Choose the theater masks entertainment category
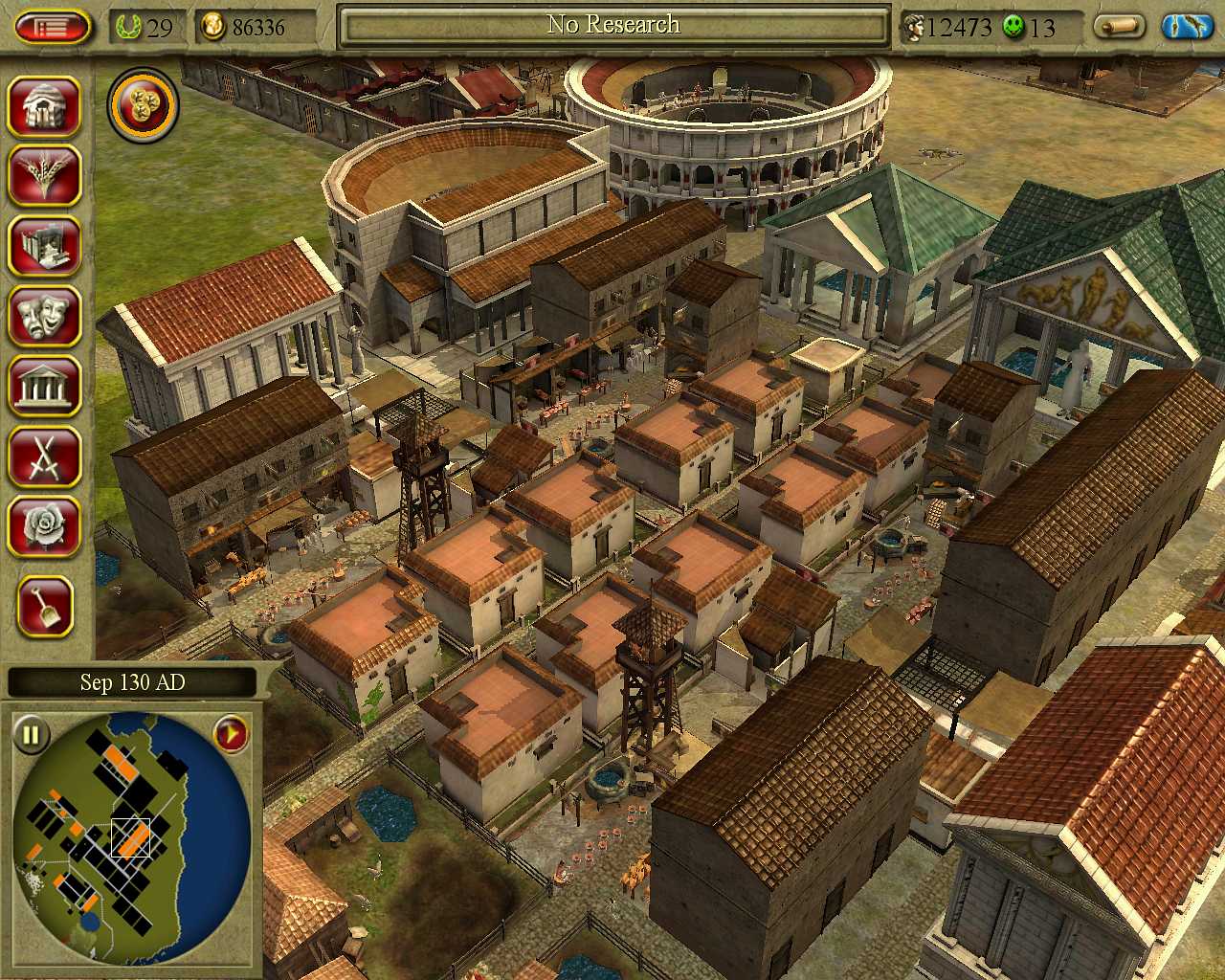1225x980 pixels. coord(44,316)
